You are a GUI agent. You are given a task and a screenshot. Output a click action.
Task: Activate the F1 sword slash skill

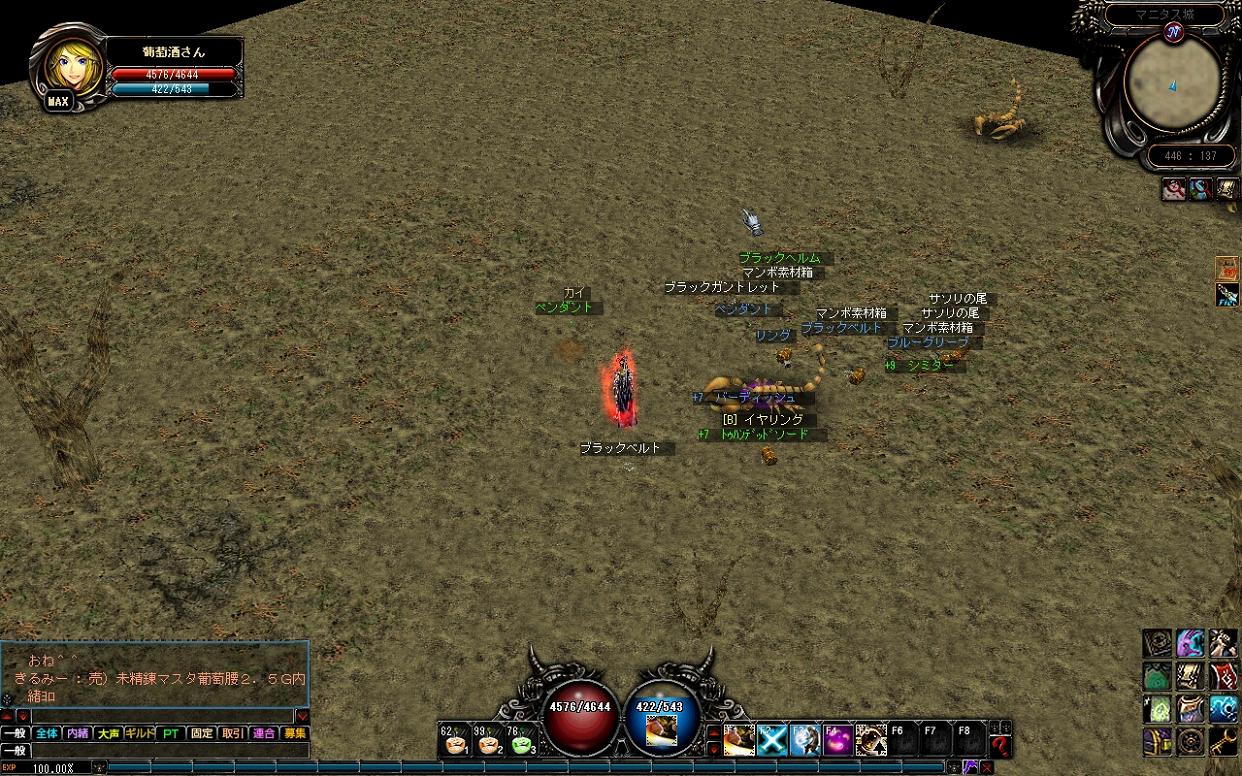point(739,740)
